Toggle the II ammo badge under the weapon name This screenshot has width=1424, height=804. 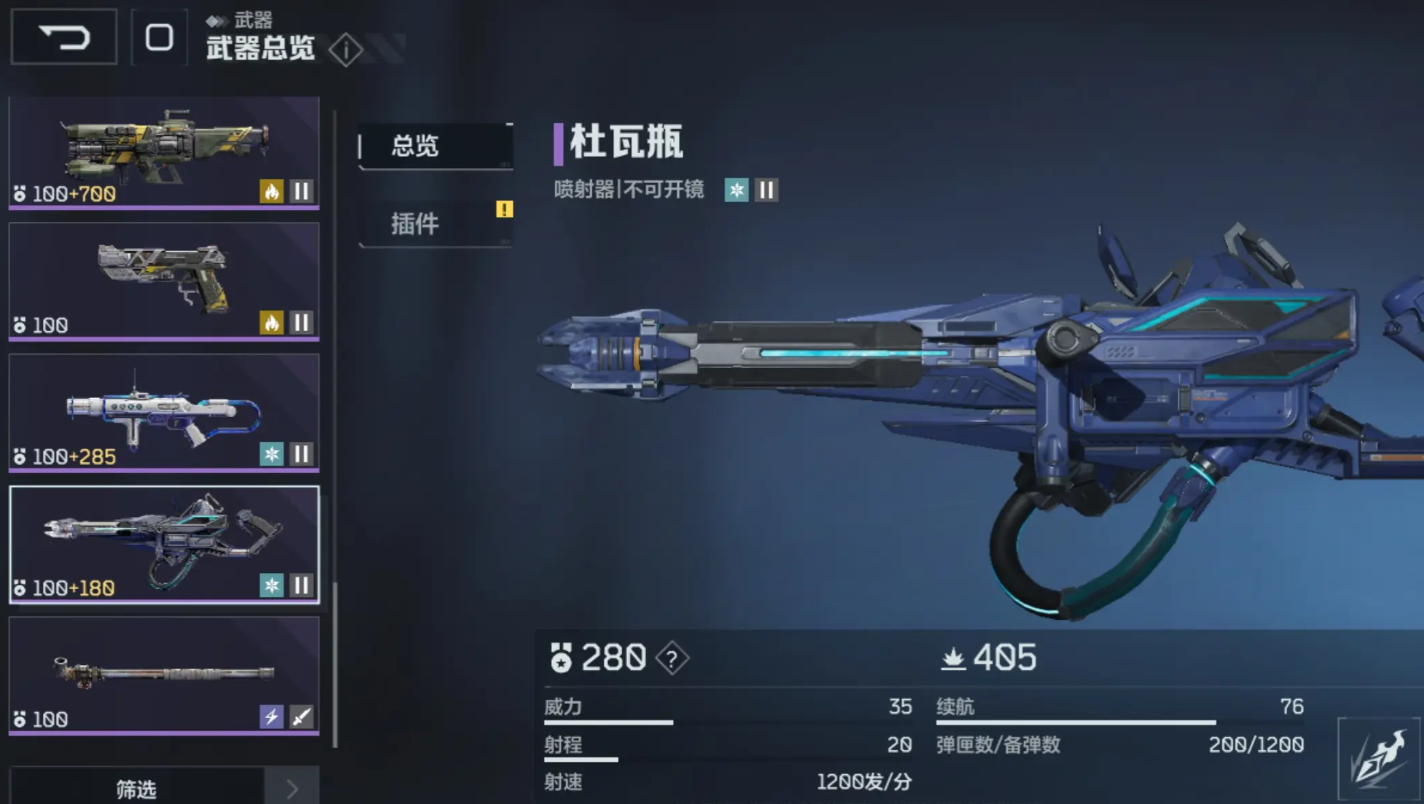click(x=767, y=189)
